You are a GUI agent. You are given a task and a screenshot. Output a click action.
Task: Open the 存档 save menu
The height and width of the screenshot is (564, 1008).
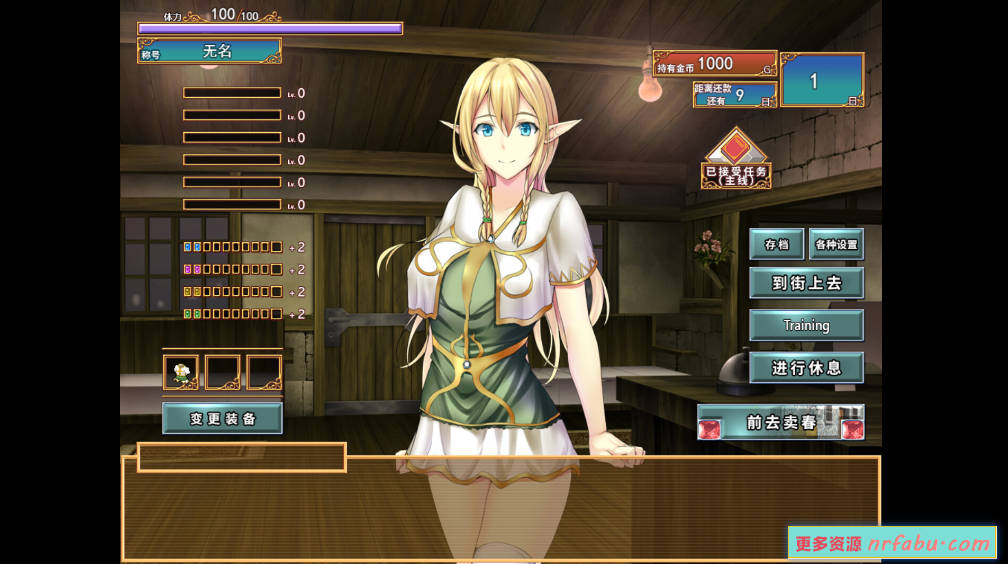point(776,244)
